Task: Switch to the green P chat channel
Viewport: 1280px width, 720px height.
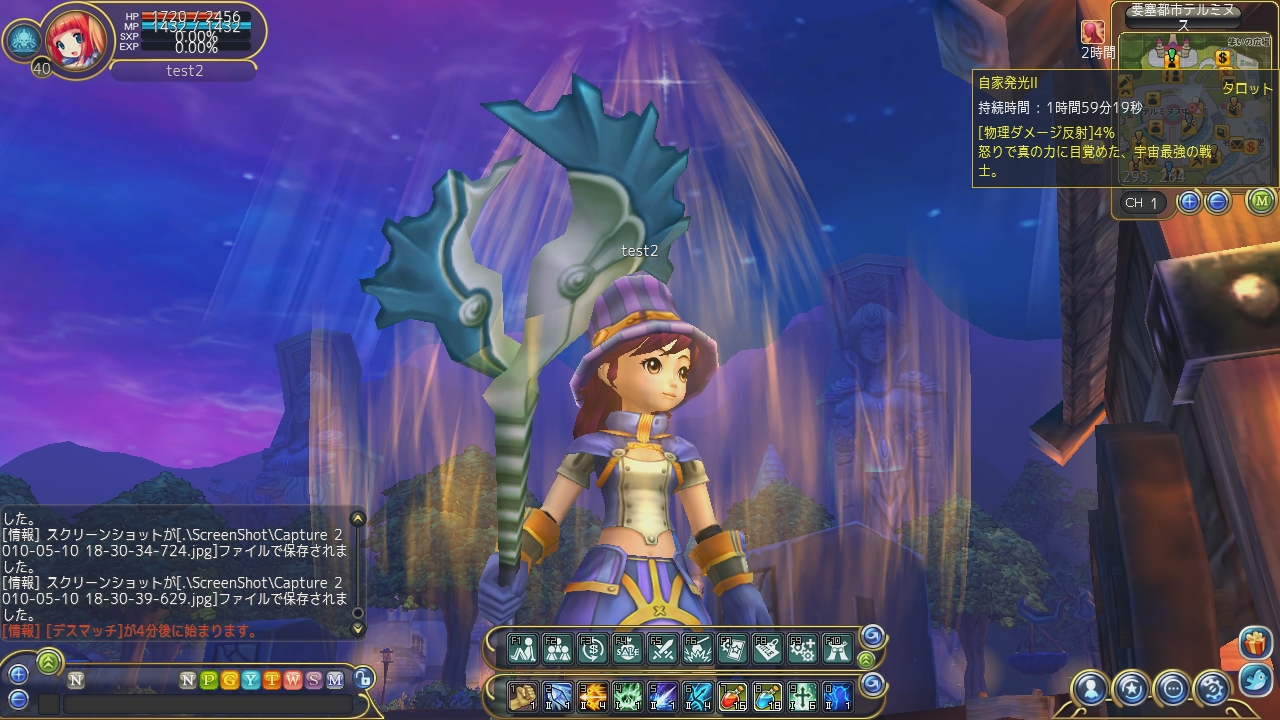Action: 208,680
